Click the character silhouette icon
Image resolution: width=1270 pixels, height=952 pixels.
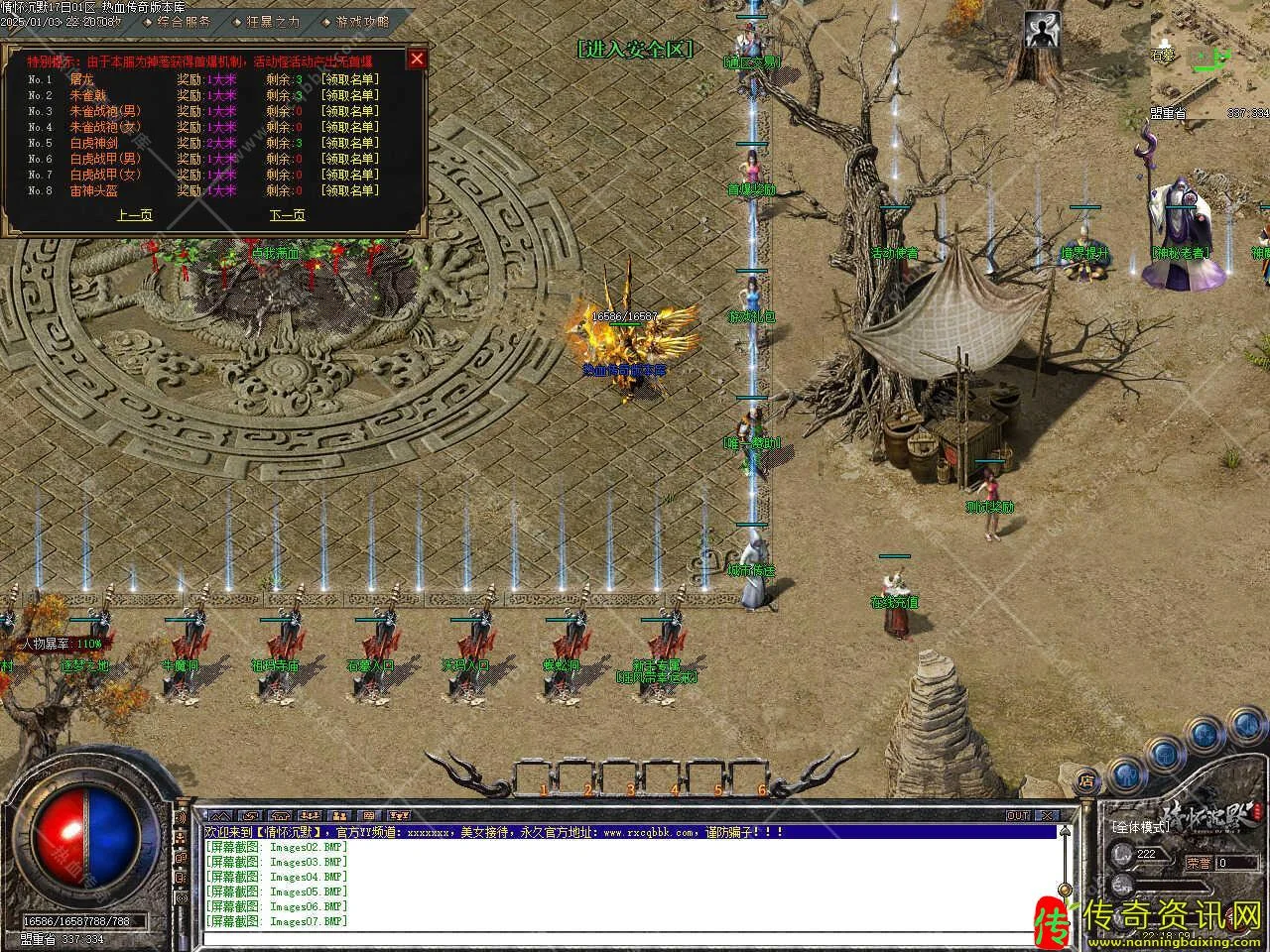pos(1041,31)
